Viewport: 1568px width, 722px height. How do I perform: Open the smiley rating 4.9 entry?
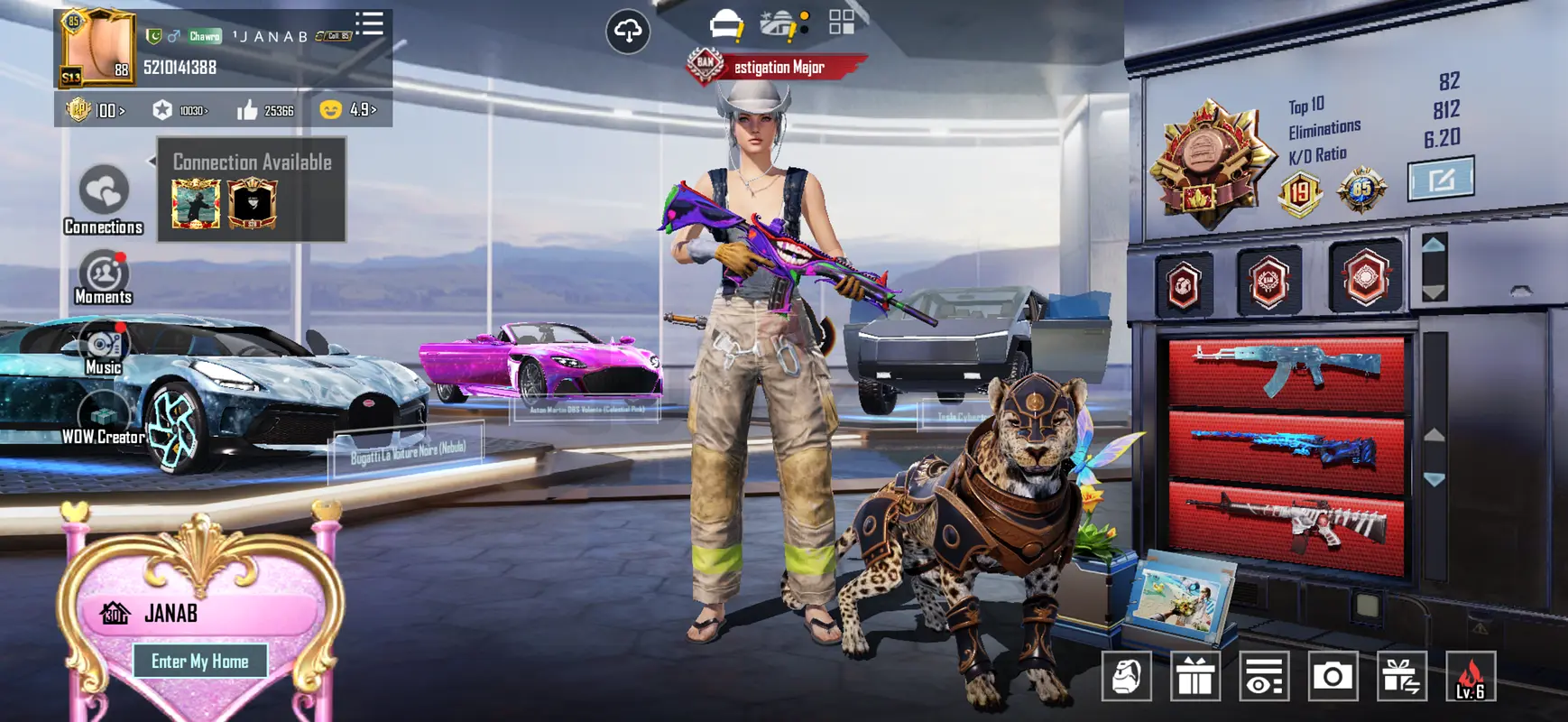(349, 110)
